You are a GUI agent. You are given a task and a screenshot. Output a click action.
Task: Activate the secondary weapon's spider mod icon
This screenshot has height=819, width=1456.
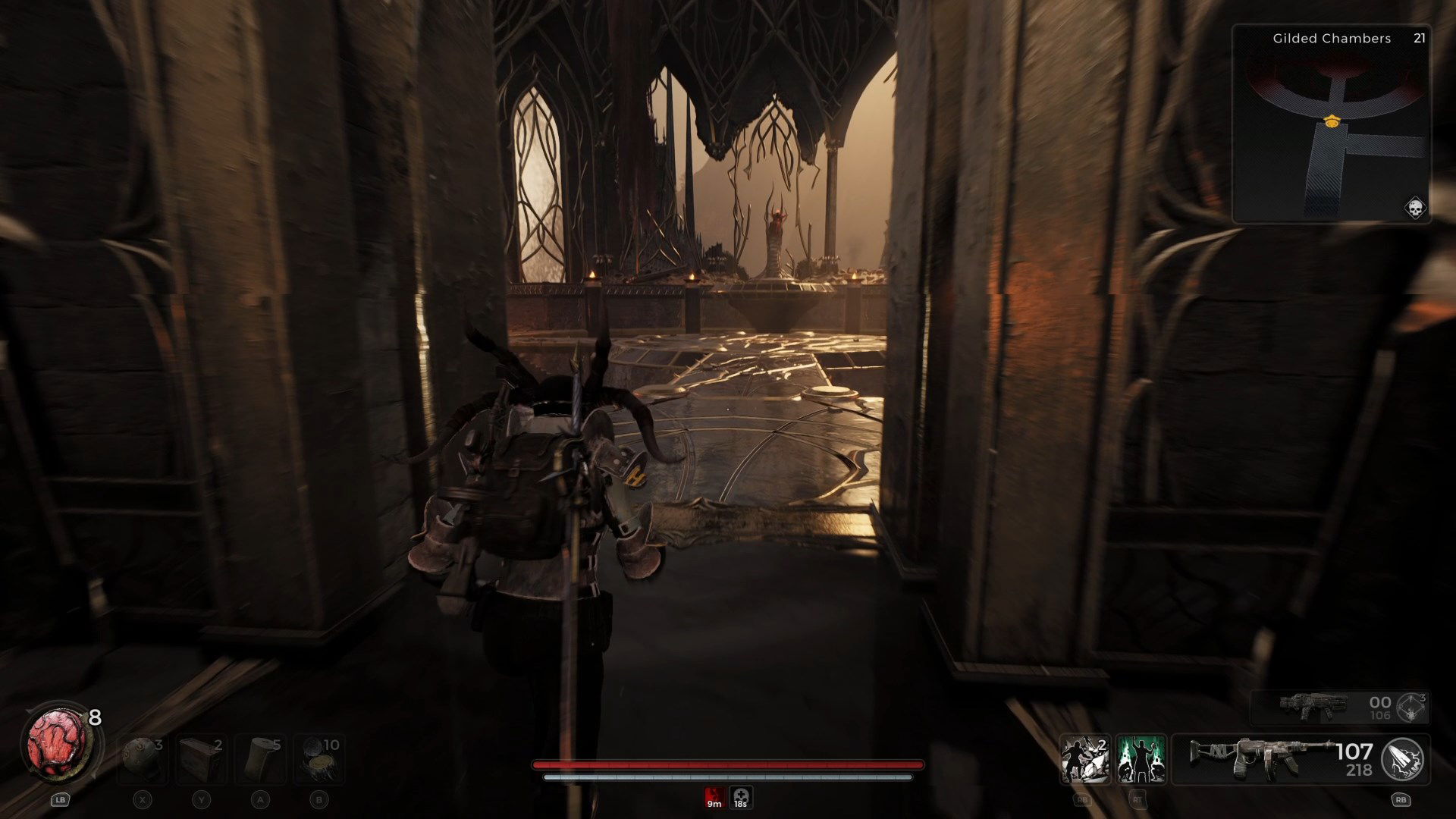(1412, 708)
